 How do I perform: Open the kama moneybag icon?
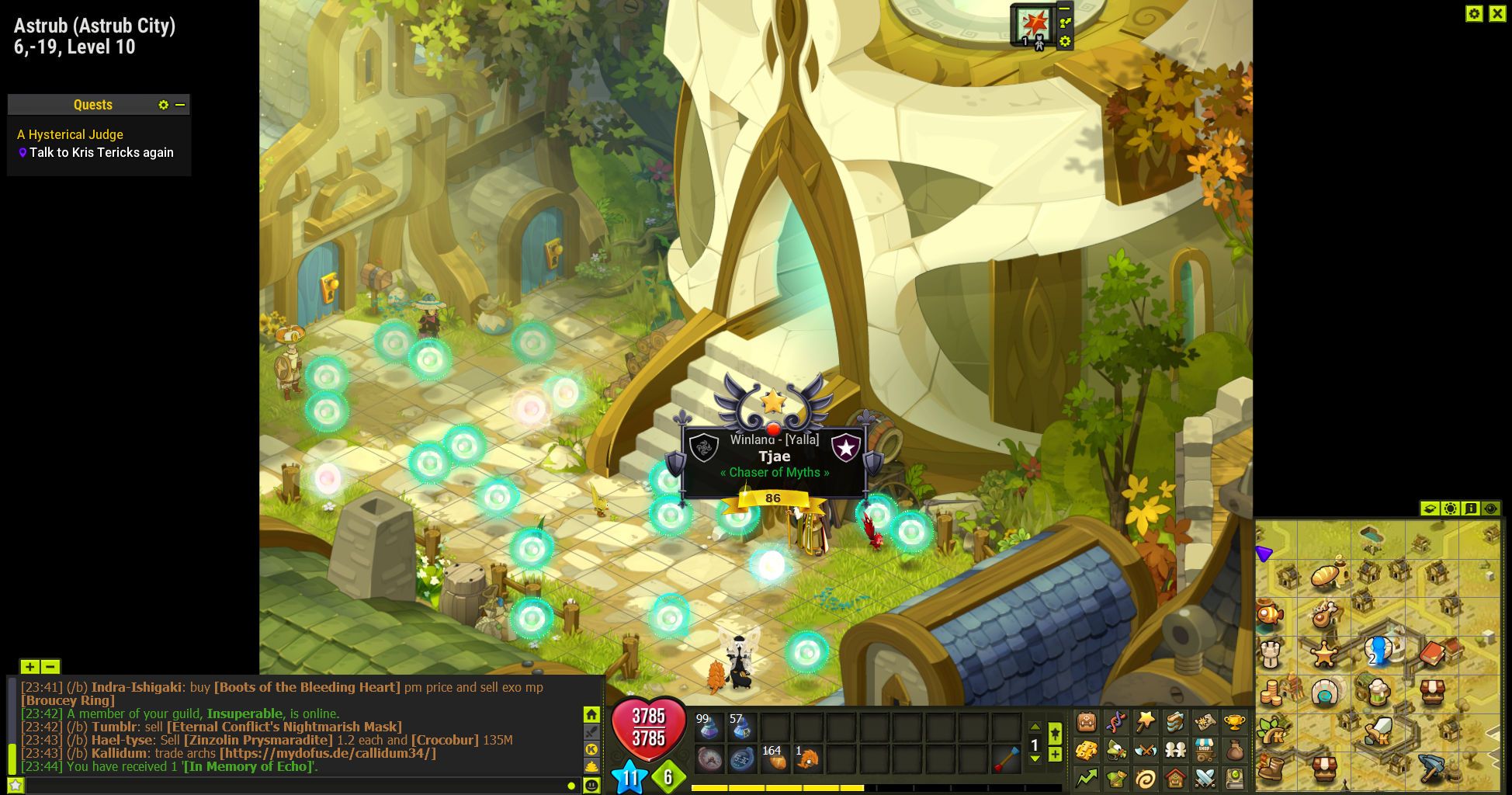coord(1234,748)
